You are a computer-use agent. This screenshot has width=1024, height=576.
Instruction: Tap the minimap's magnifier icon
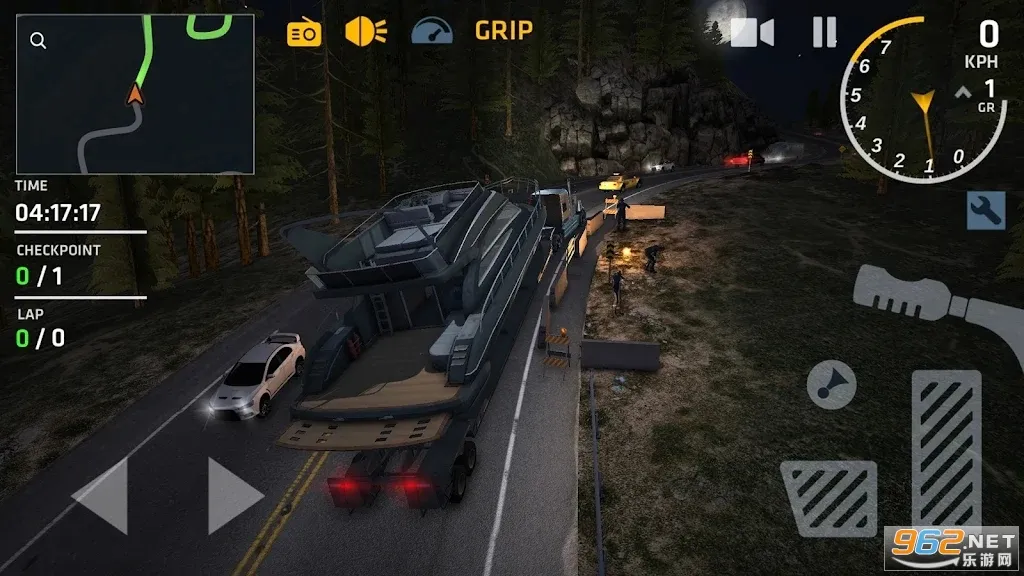click(x=38, y=40)
